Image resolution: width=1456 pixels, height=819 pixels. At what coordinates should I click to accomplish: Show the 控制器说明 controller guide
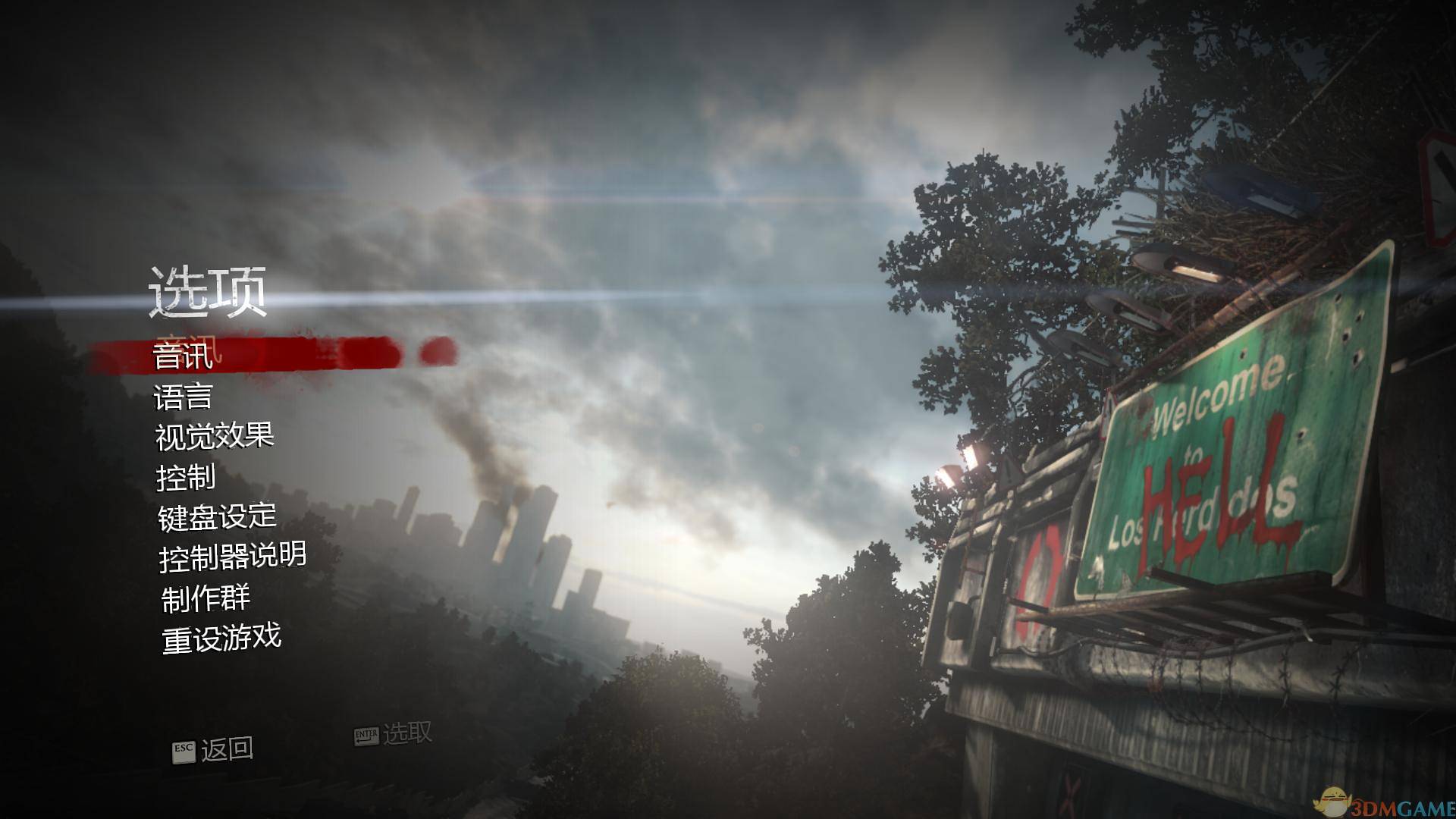tap(233, 557)
